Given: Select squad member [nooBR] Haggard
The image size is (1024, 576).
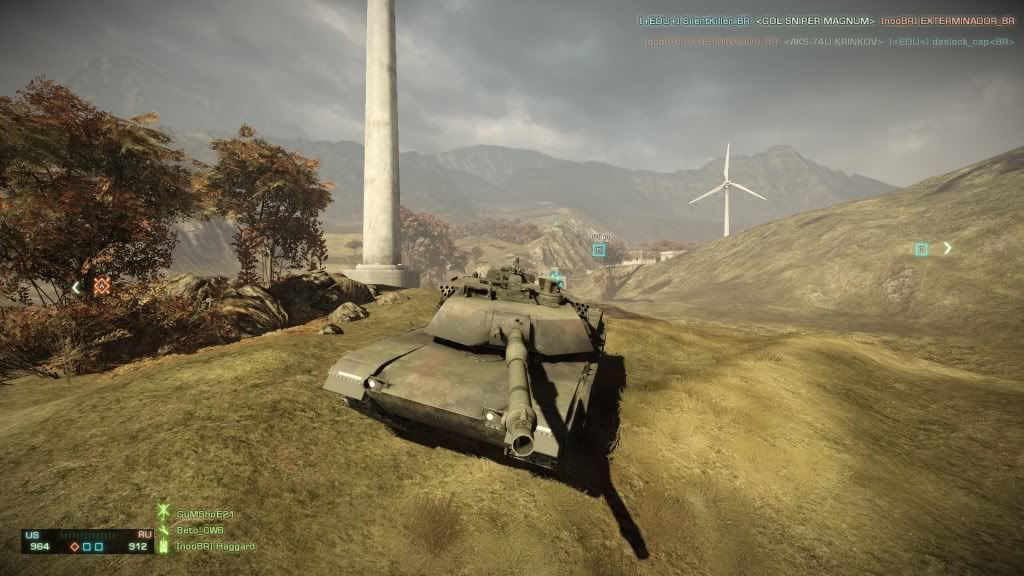Looking at the screenshot, I should (x=215, y=546).
